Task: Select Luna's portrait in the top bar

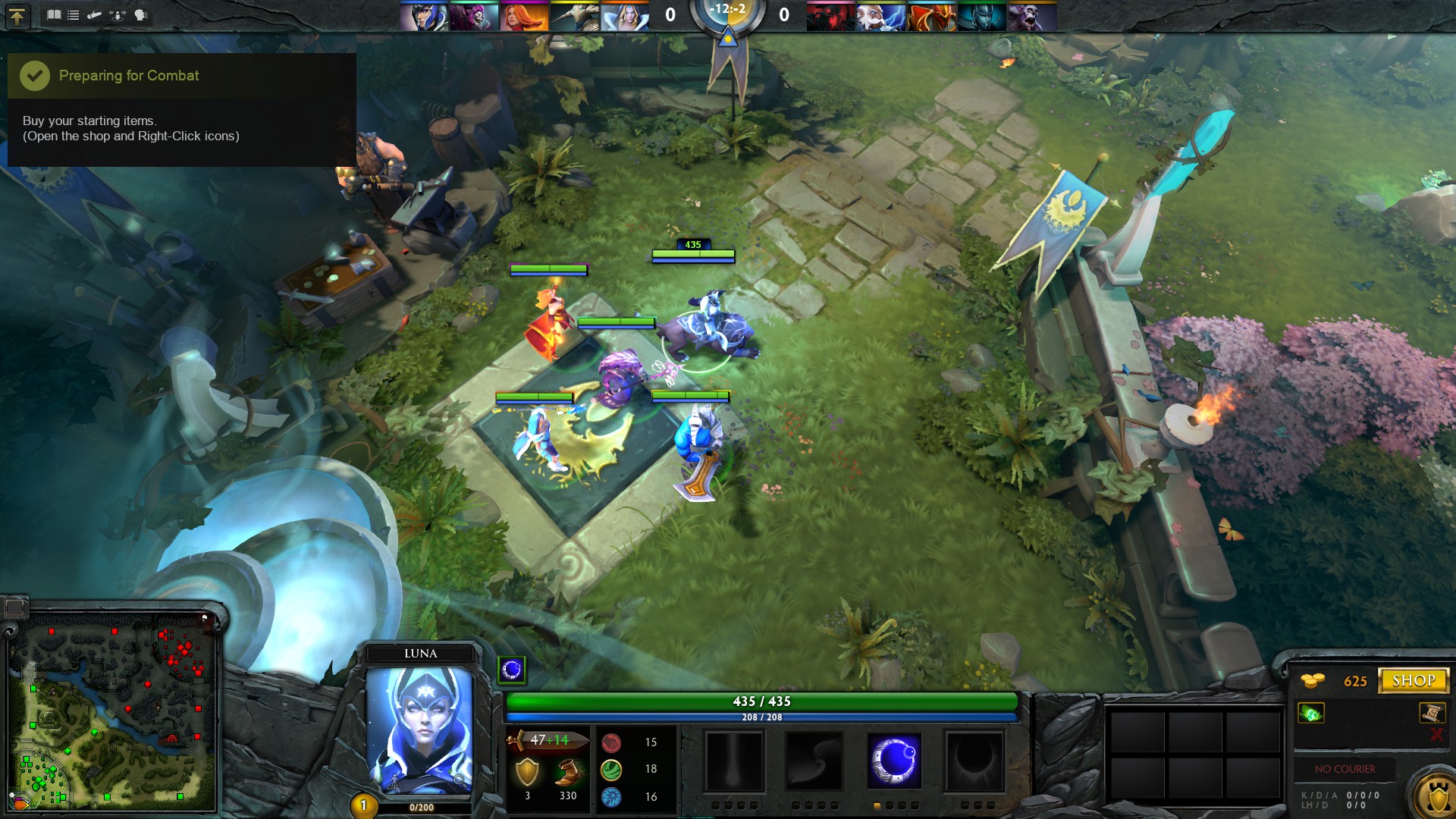Action: (x=424, y=17)
